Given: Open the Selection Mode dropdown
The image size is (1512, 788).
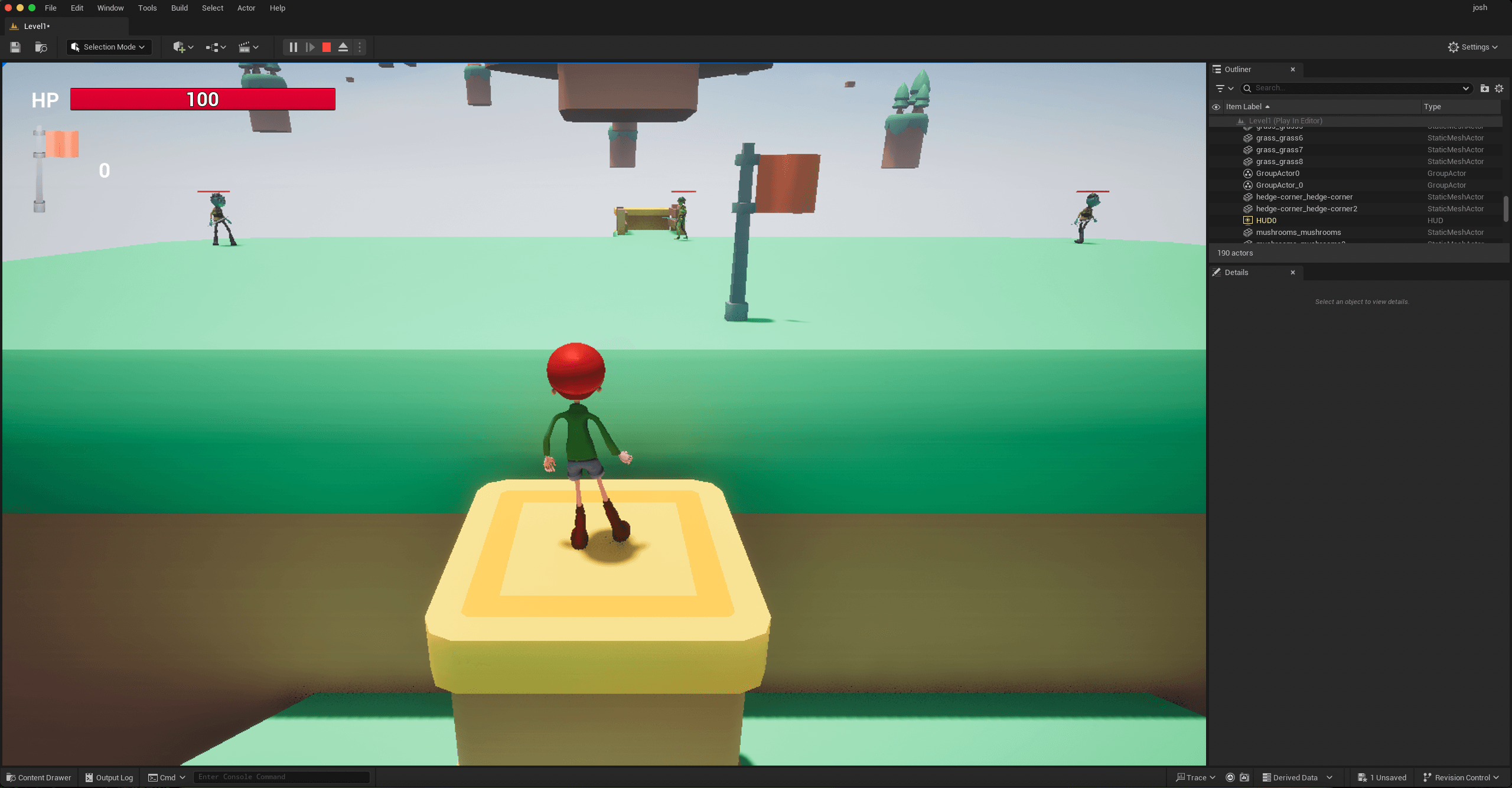Looking at the screenshot, I should pos(109,47).
